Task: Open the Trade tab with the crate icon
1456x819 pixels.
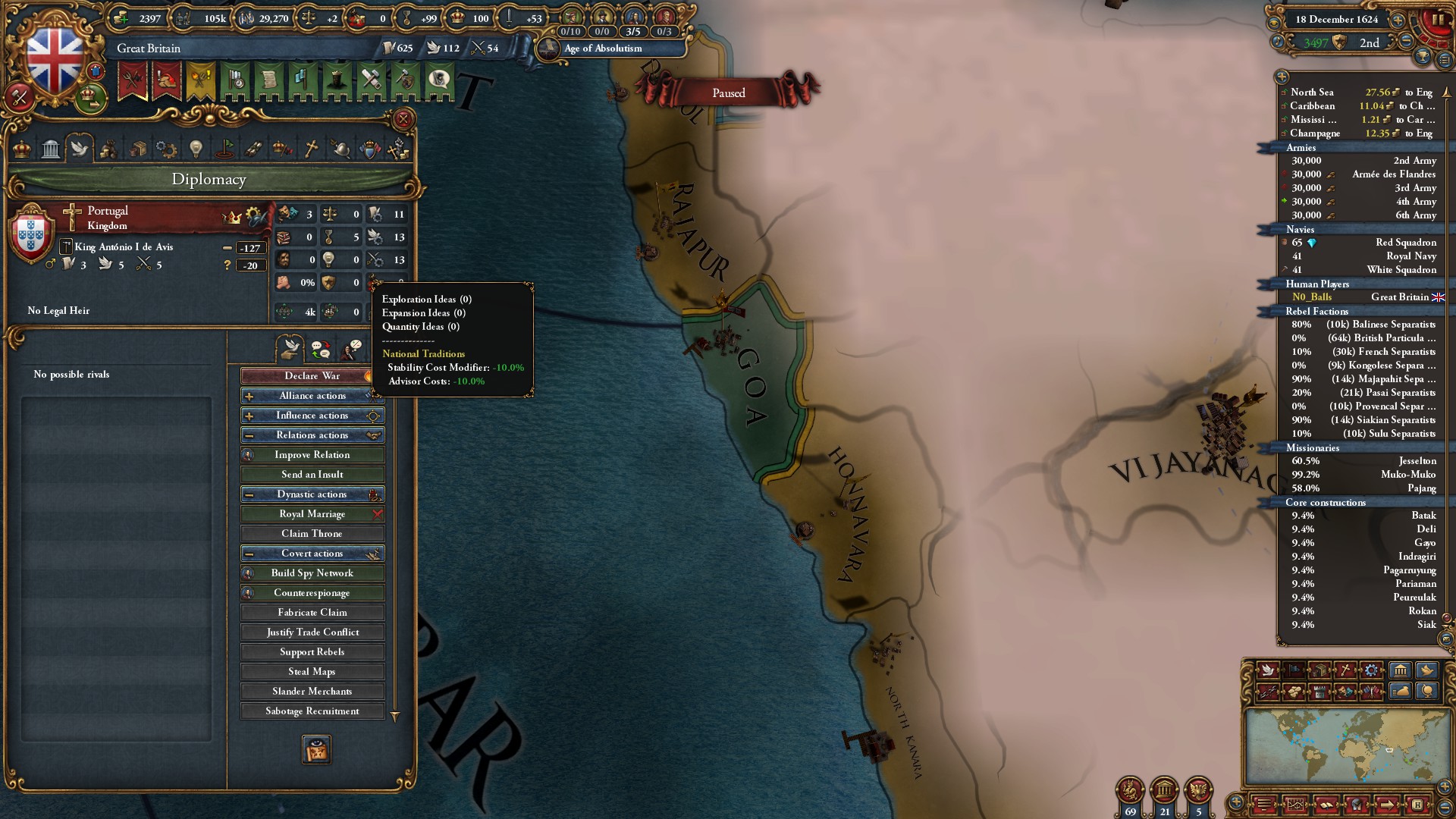Action: (138, 149)
